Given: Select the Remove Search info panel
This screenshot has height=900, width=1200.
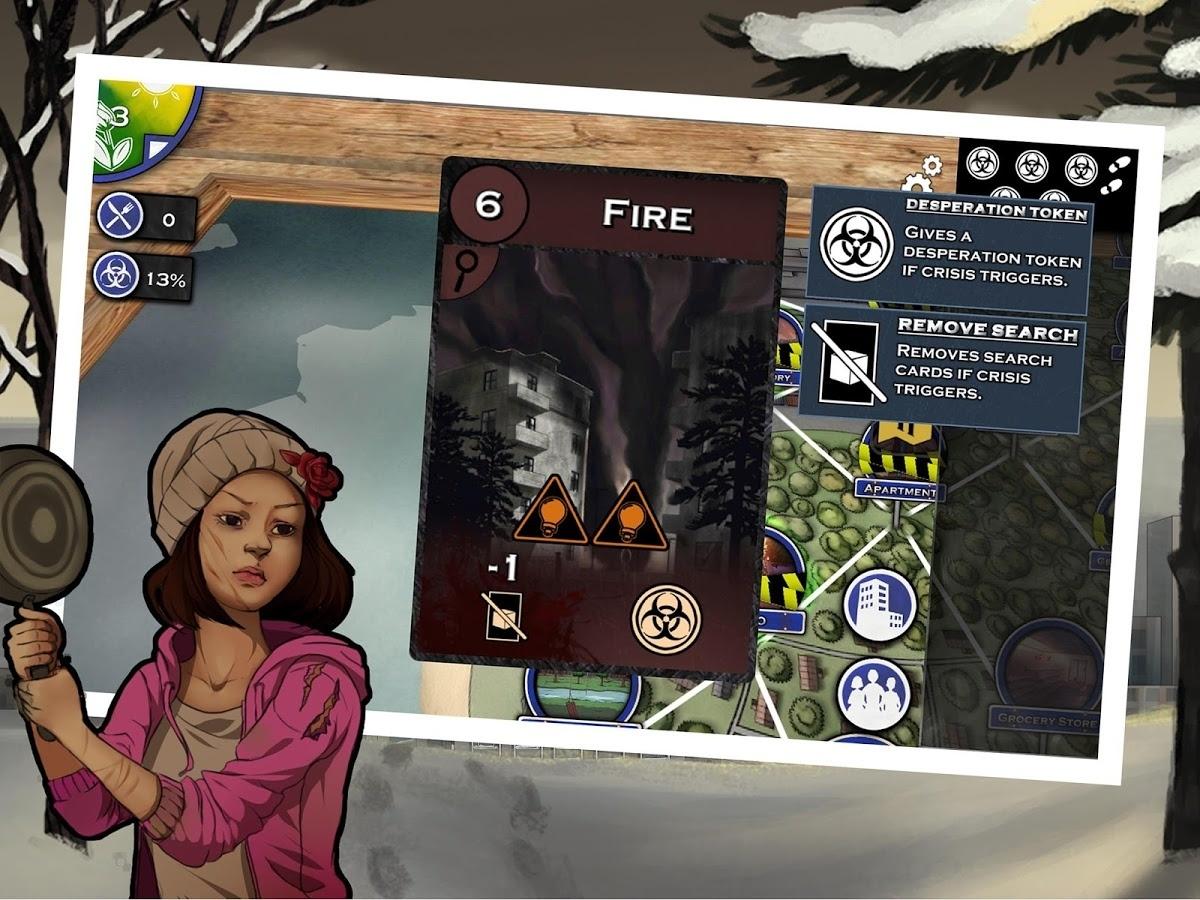Looking at the screenshot, I should [x=943, y=365].
